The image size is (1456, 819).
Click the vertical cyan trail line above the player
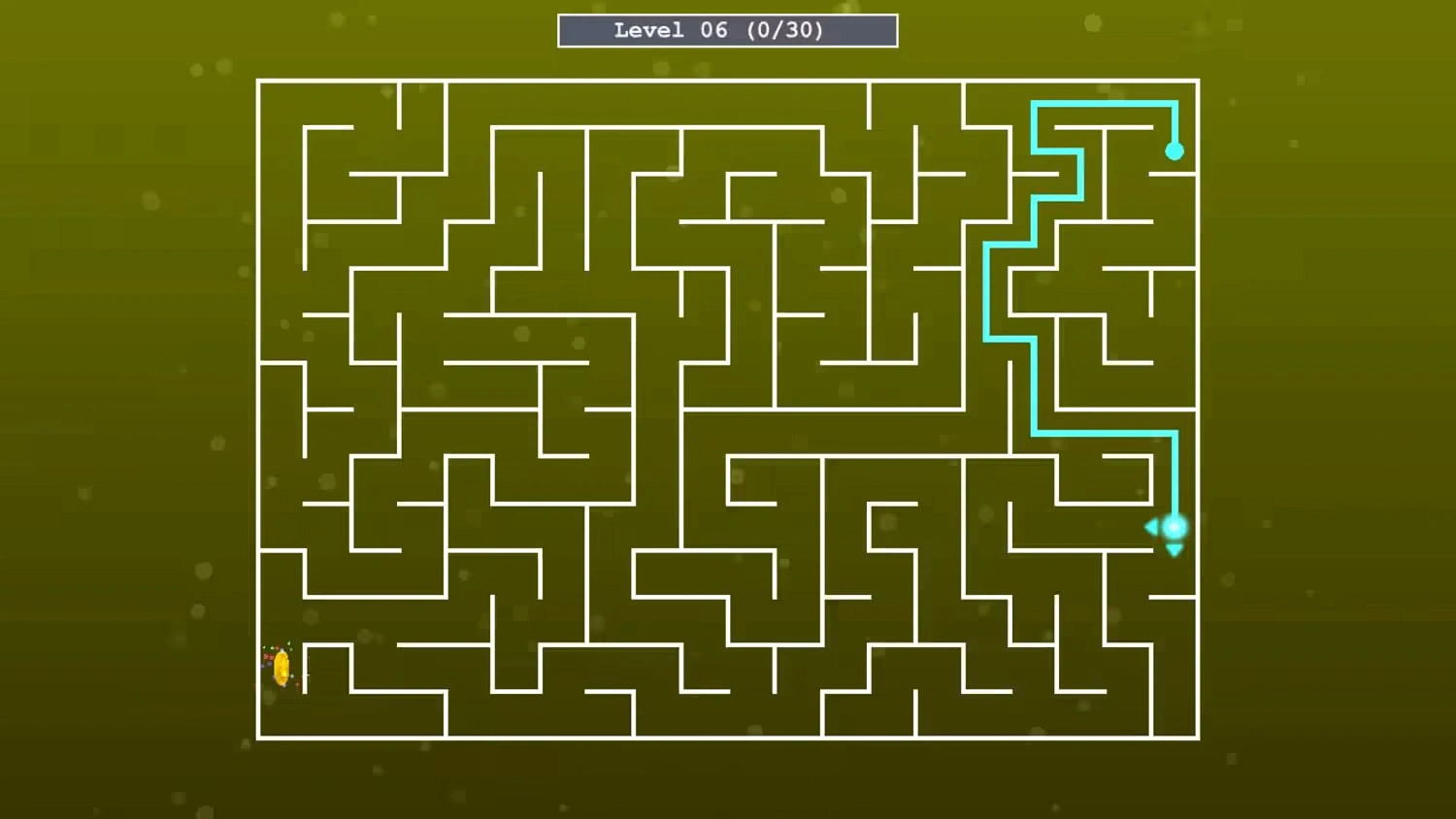tap(1176, 475)
